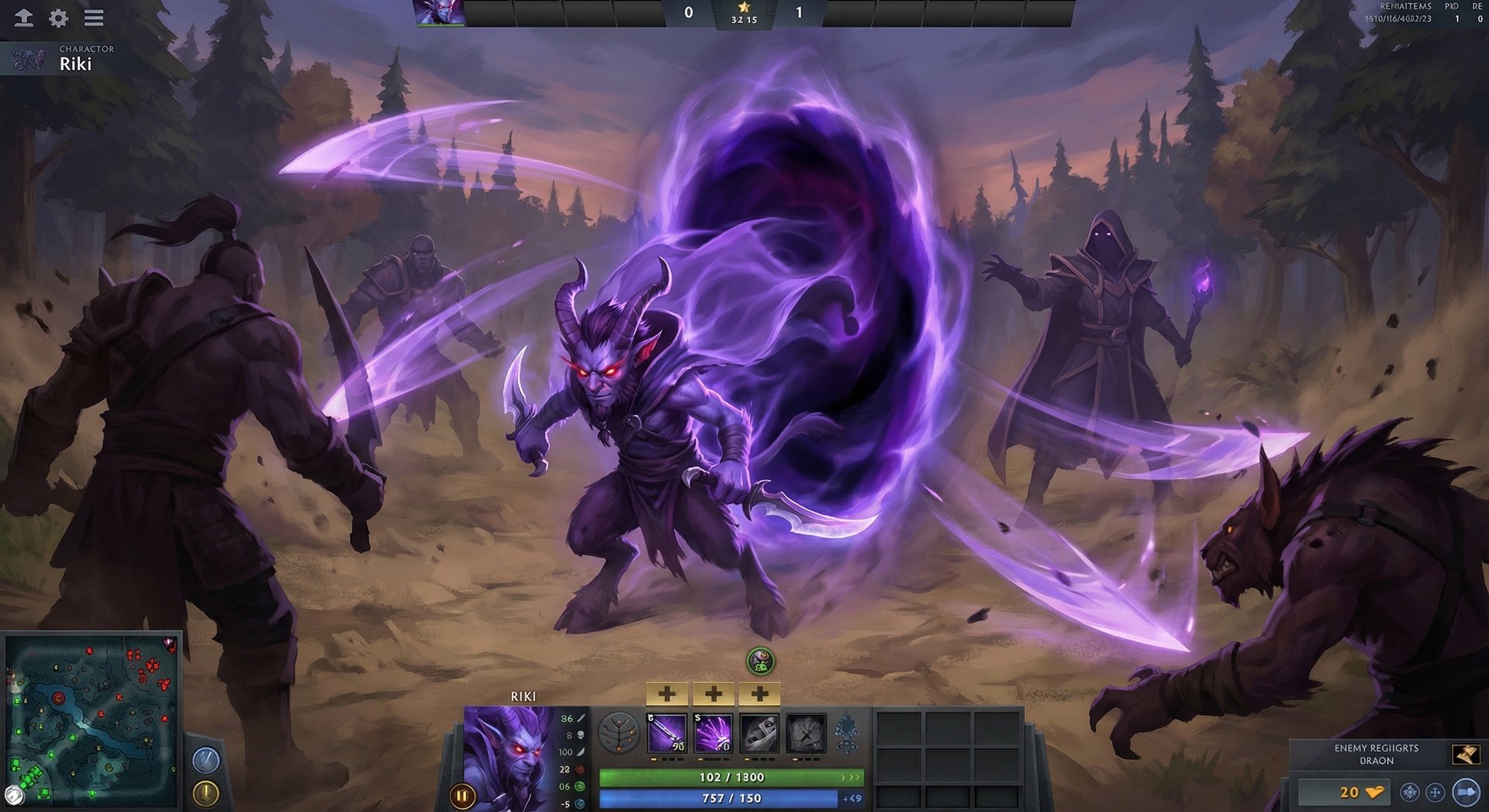Screen dimensions: 1489x812
Task: Toggle the glyph icon below the scan button
Action: 203,791
